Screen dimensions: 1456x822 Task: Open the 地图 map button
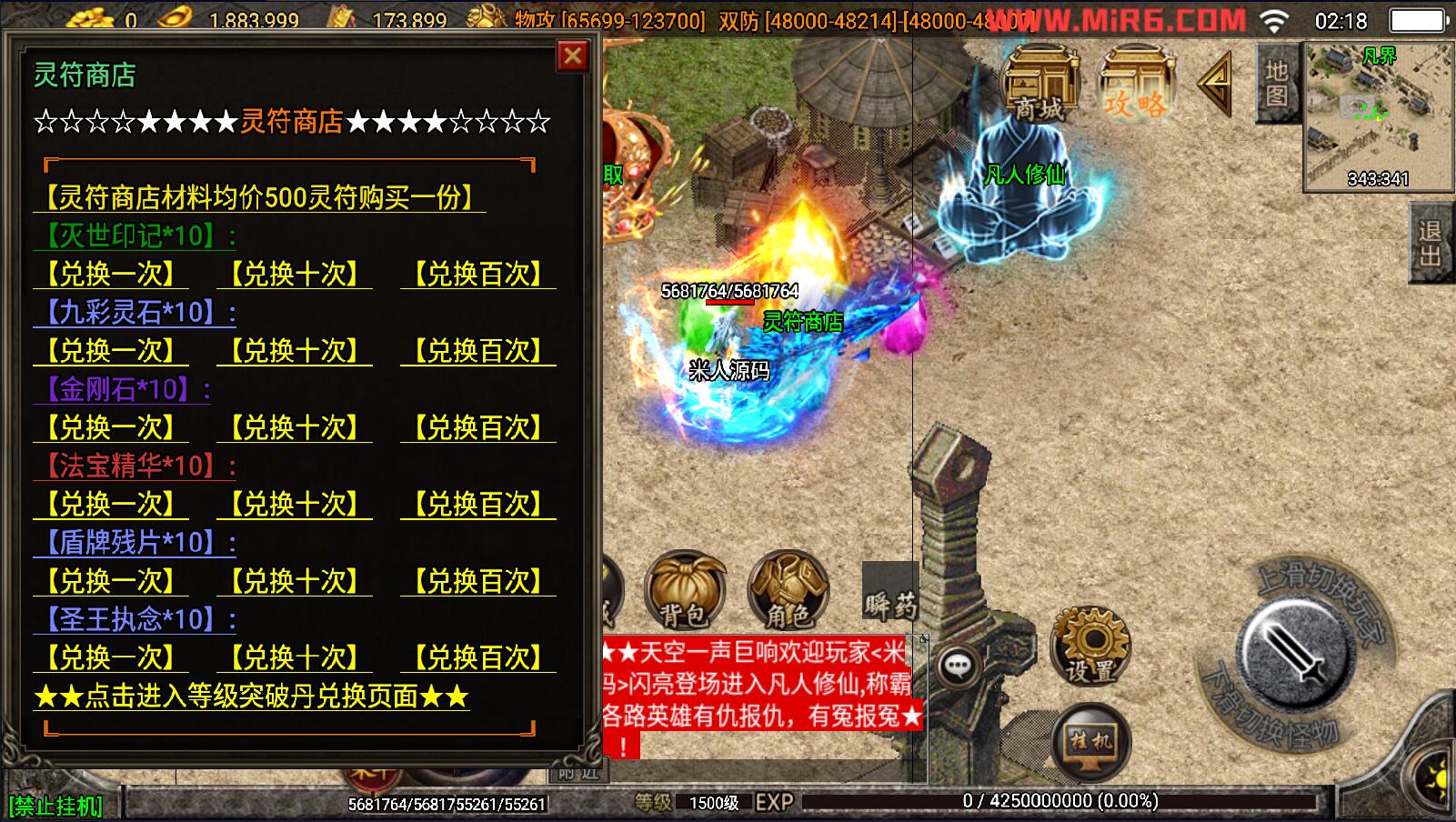click(1277, 83)
